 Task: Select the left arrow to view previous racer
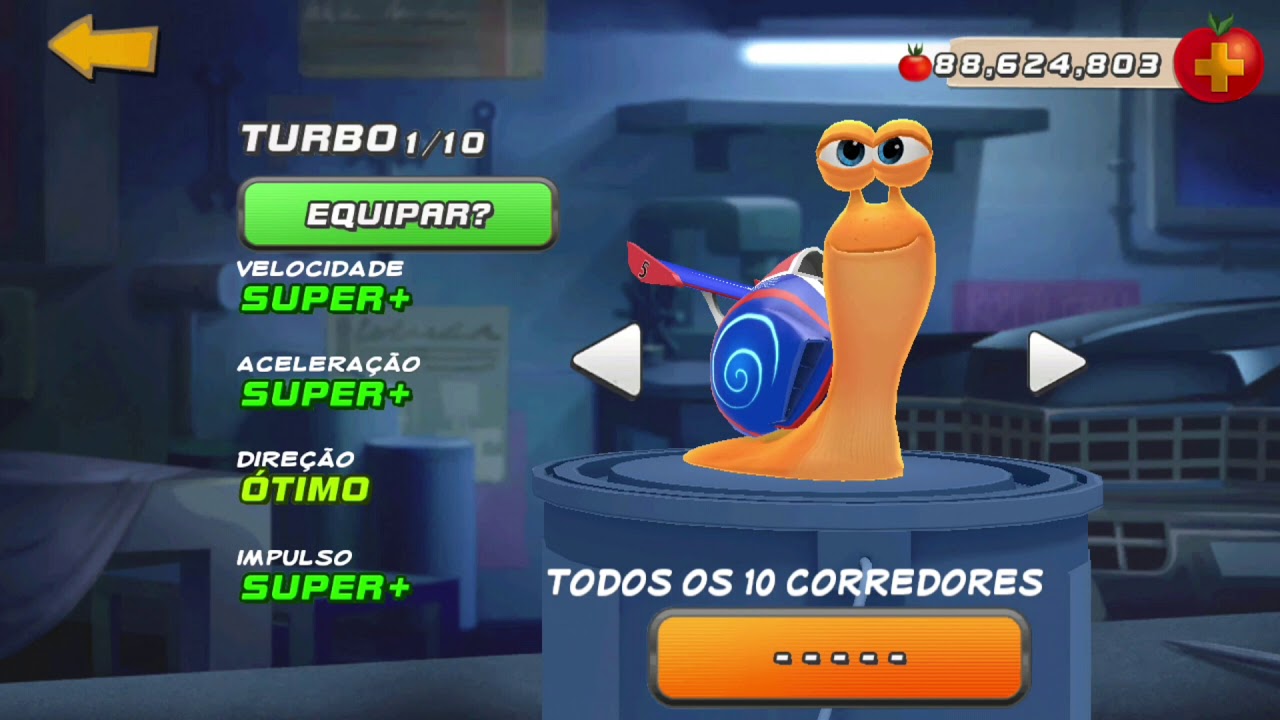point(610,363)
